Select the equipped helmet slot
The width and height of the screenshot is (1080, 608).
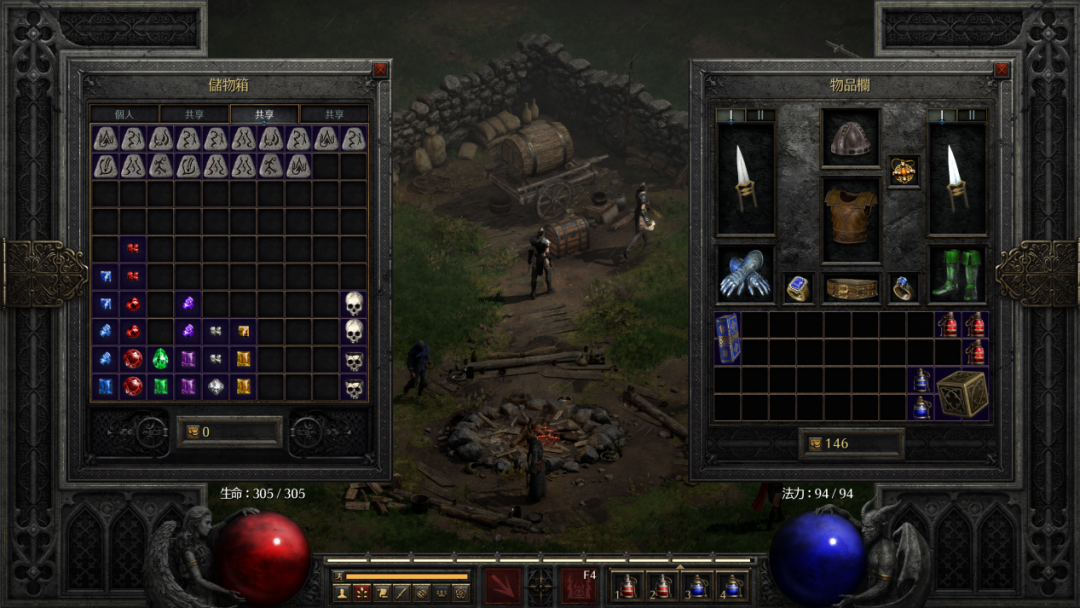click(x=851, y=138)
